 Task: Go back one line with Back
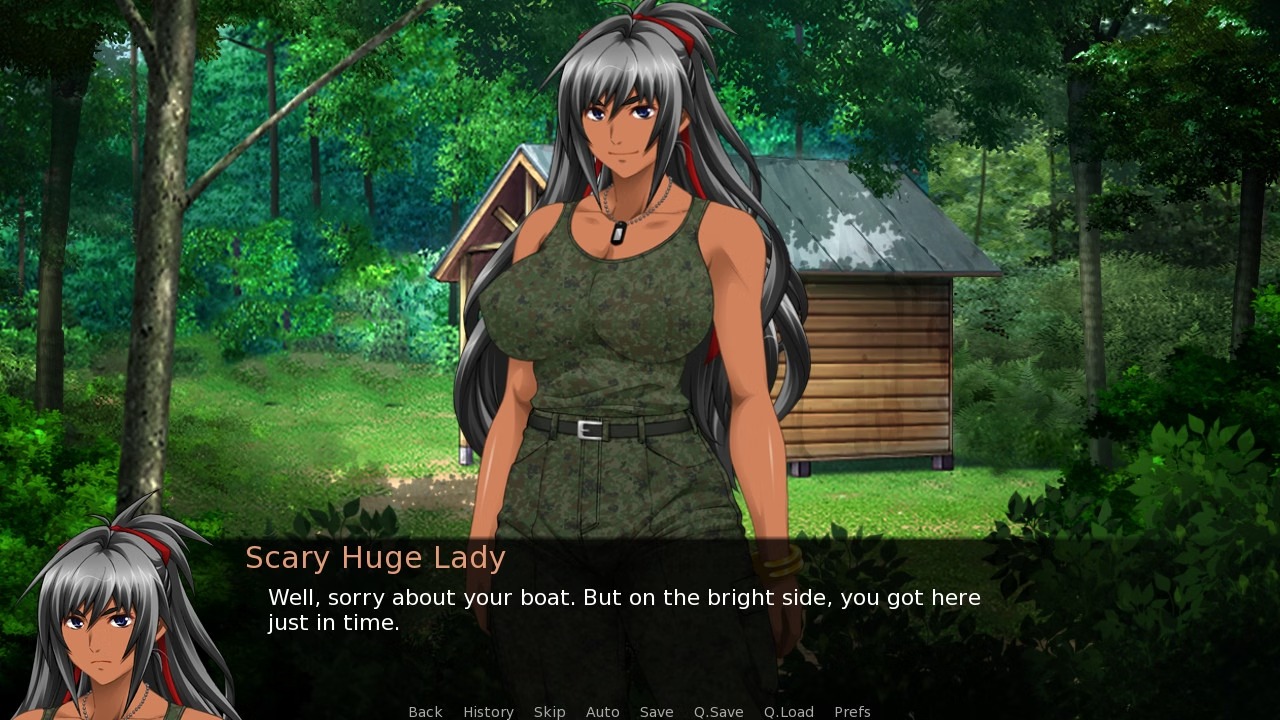tap(425, 712)
